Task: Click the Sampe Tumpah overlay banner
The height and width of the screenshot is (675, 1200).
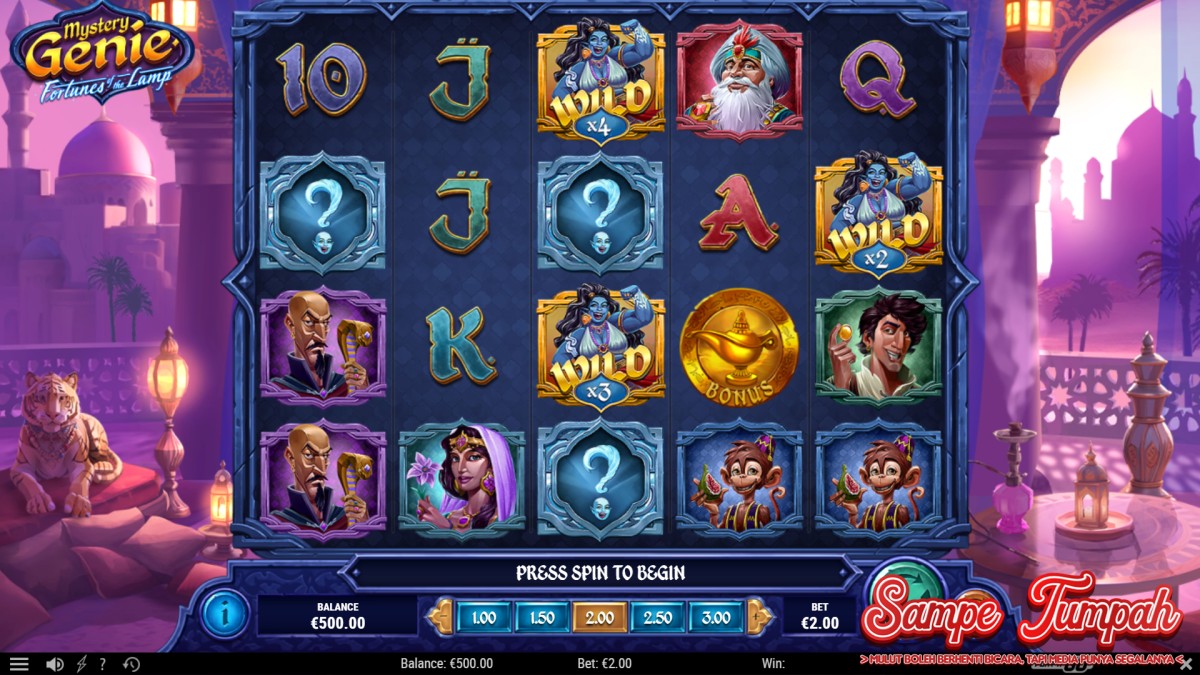Action: pyautogui.click(x=1020, y=610)
